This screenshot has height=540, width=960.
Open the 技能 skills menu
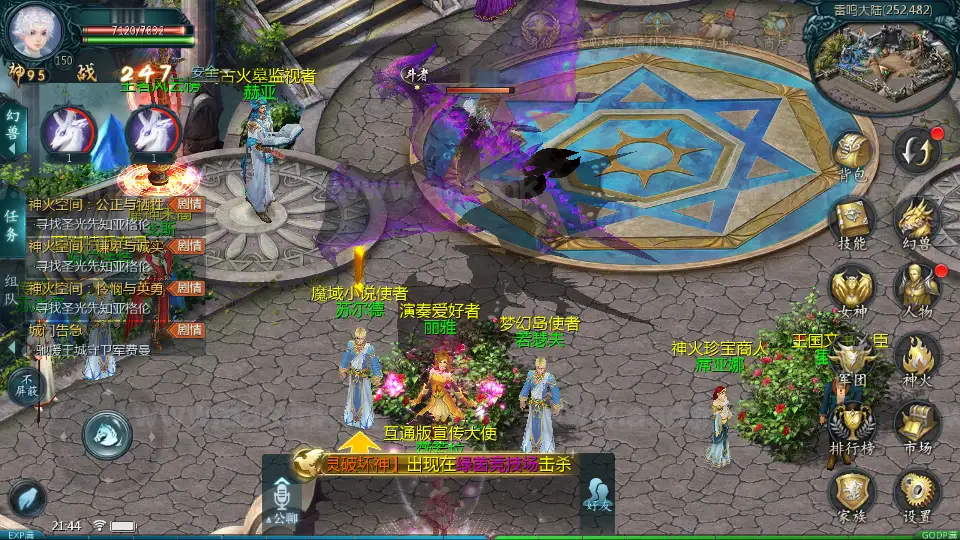coord(851,221)
